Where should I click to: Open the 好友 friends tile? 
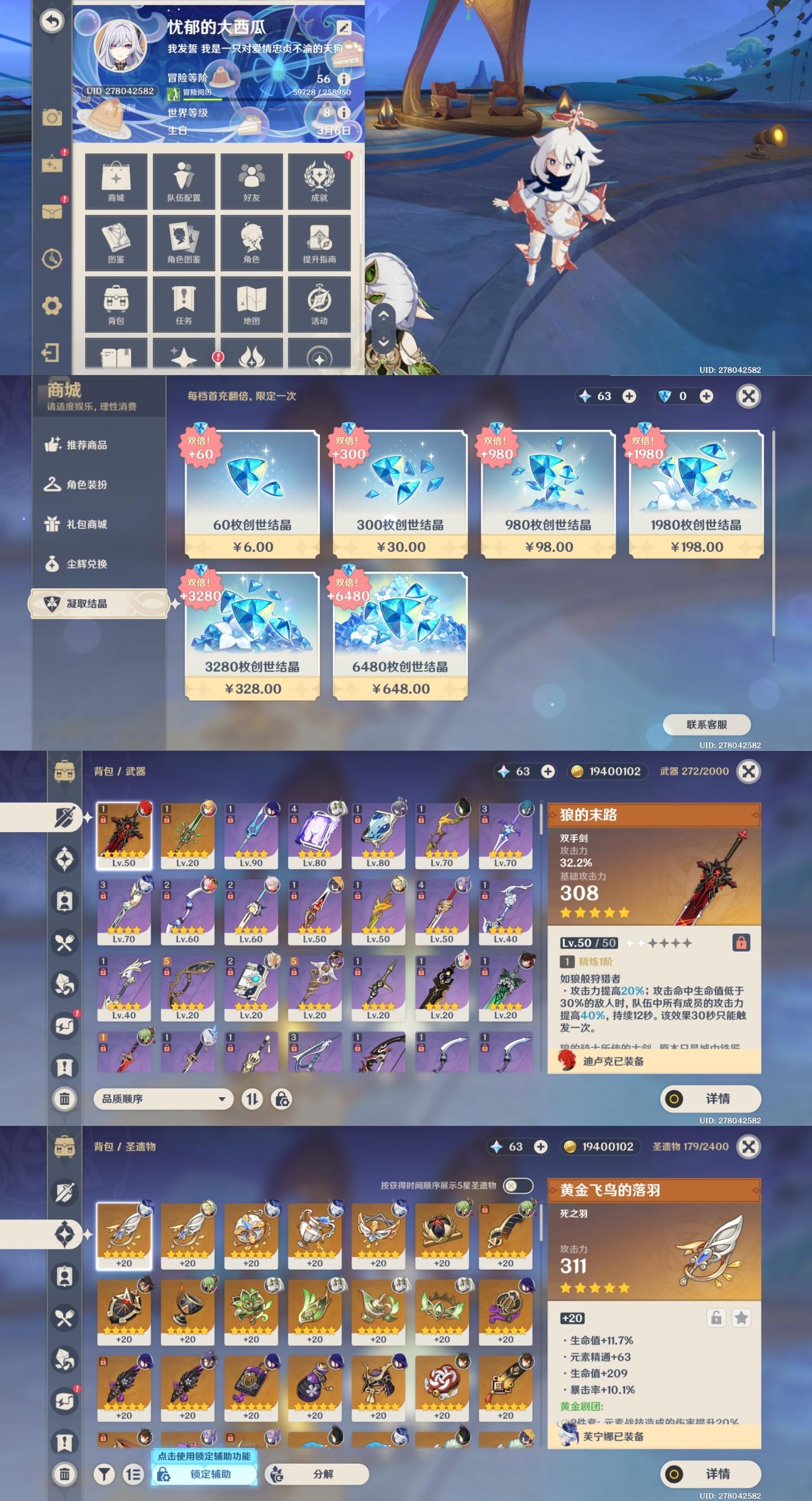click(251, 181)
